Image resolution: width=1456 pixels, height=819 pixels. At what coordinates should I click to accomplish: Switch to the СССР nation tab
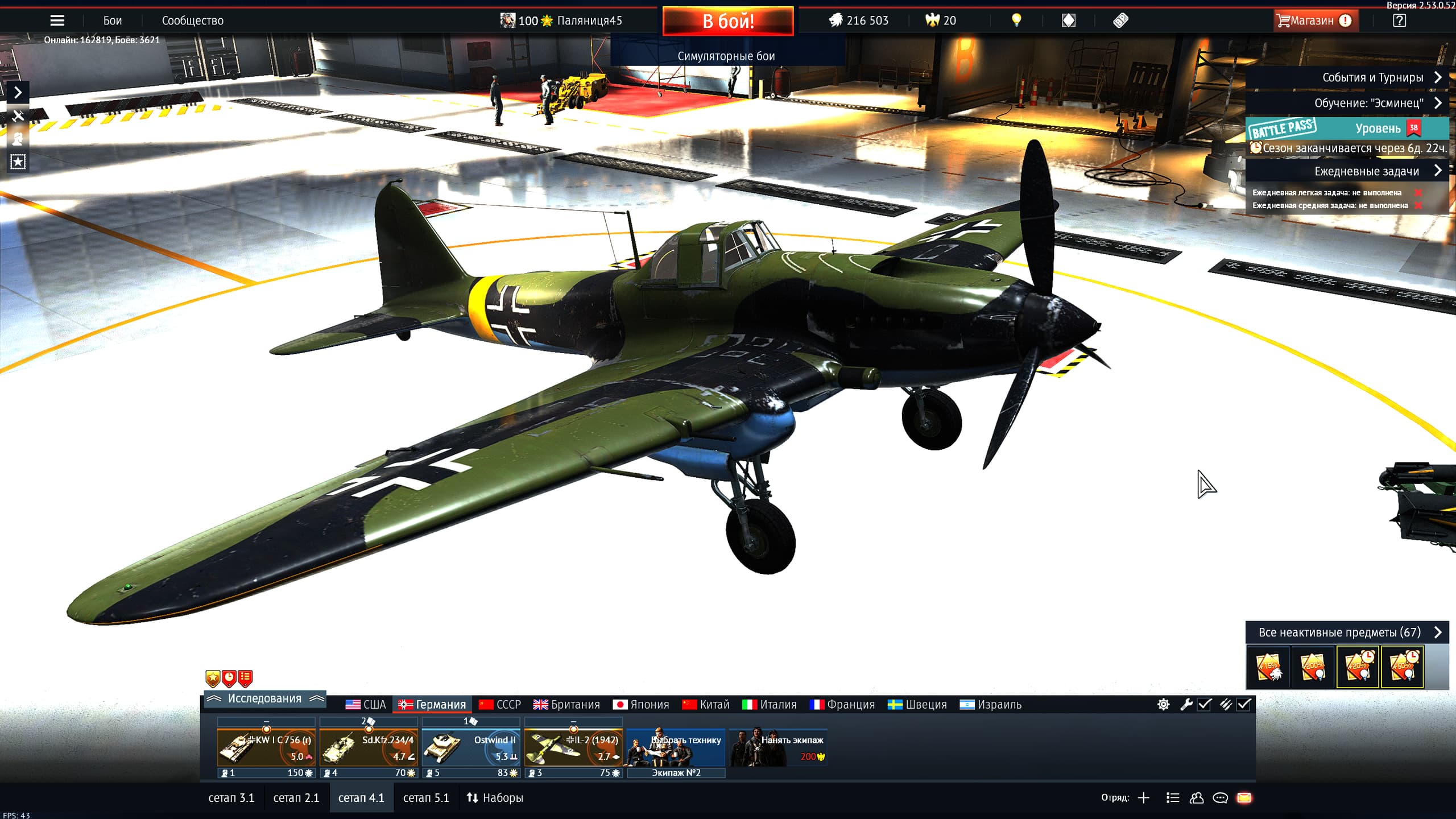[x=500, y=705]
